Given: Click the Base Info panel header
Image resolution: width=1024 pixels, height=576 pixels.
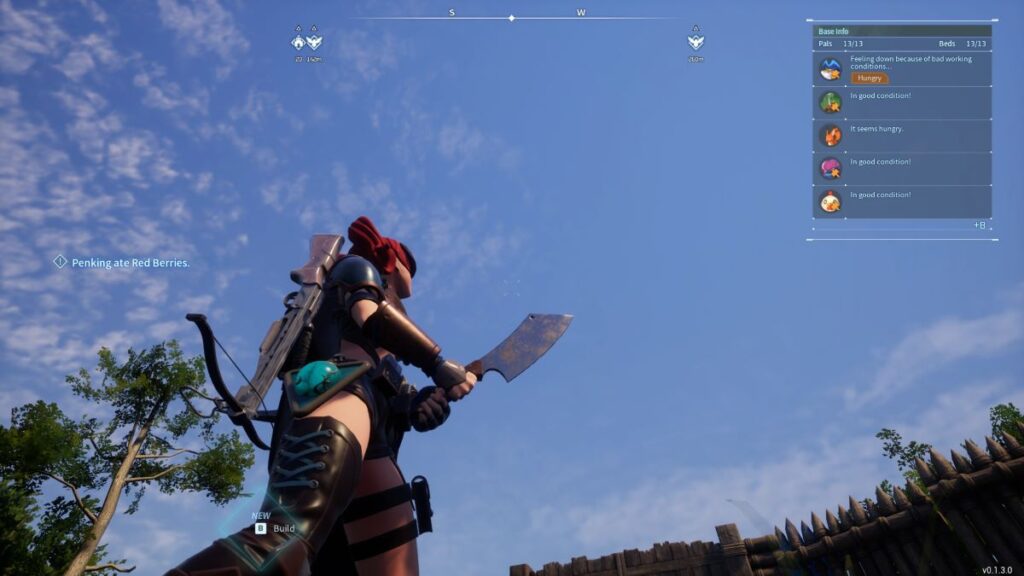Looking at the screenshot, I should point(902,31).
